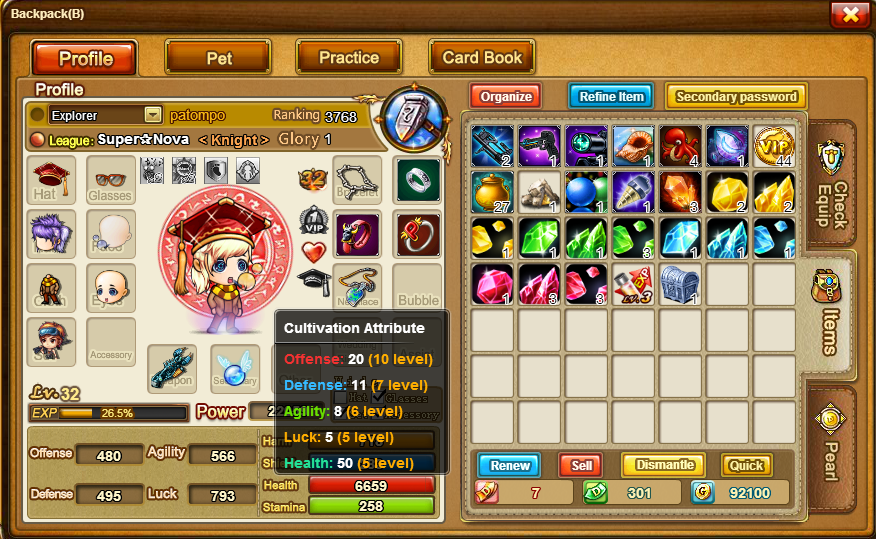Use the Quick button

tap(746, 465)
